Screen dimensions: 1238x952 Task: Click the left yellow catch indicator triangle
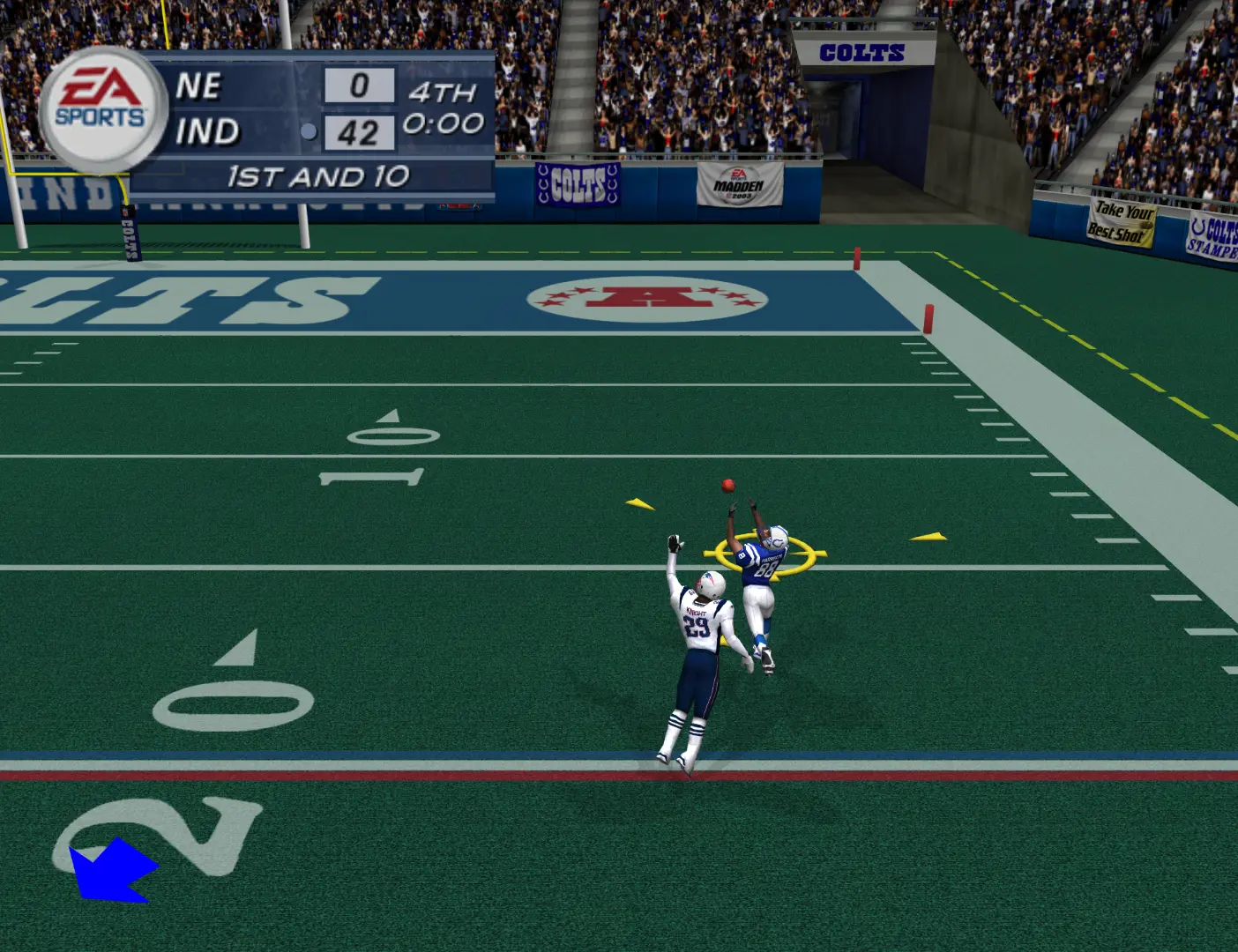pyautogui.click(x=638, y=505)
